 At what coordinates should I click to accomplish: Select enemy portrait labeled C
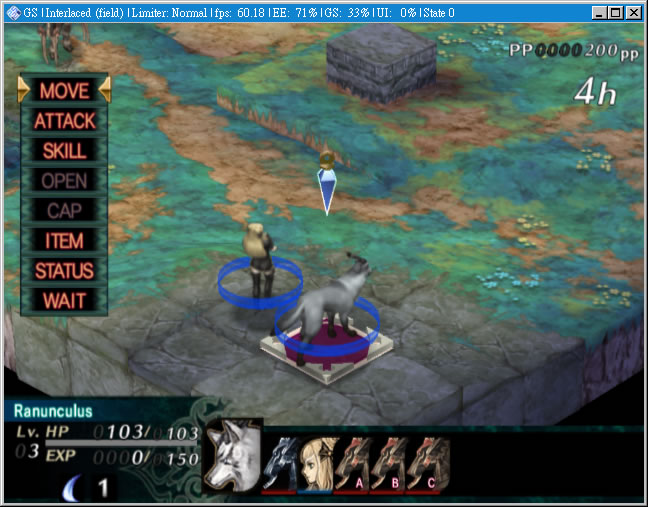point(425,464)
